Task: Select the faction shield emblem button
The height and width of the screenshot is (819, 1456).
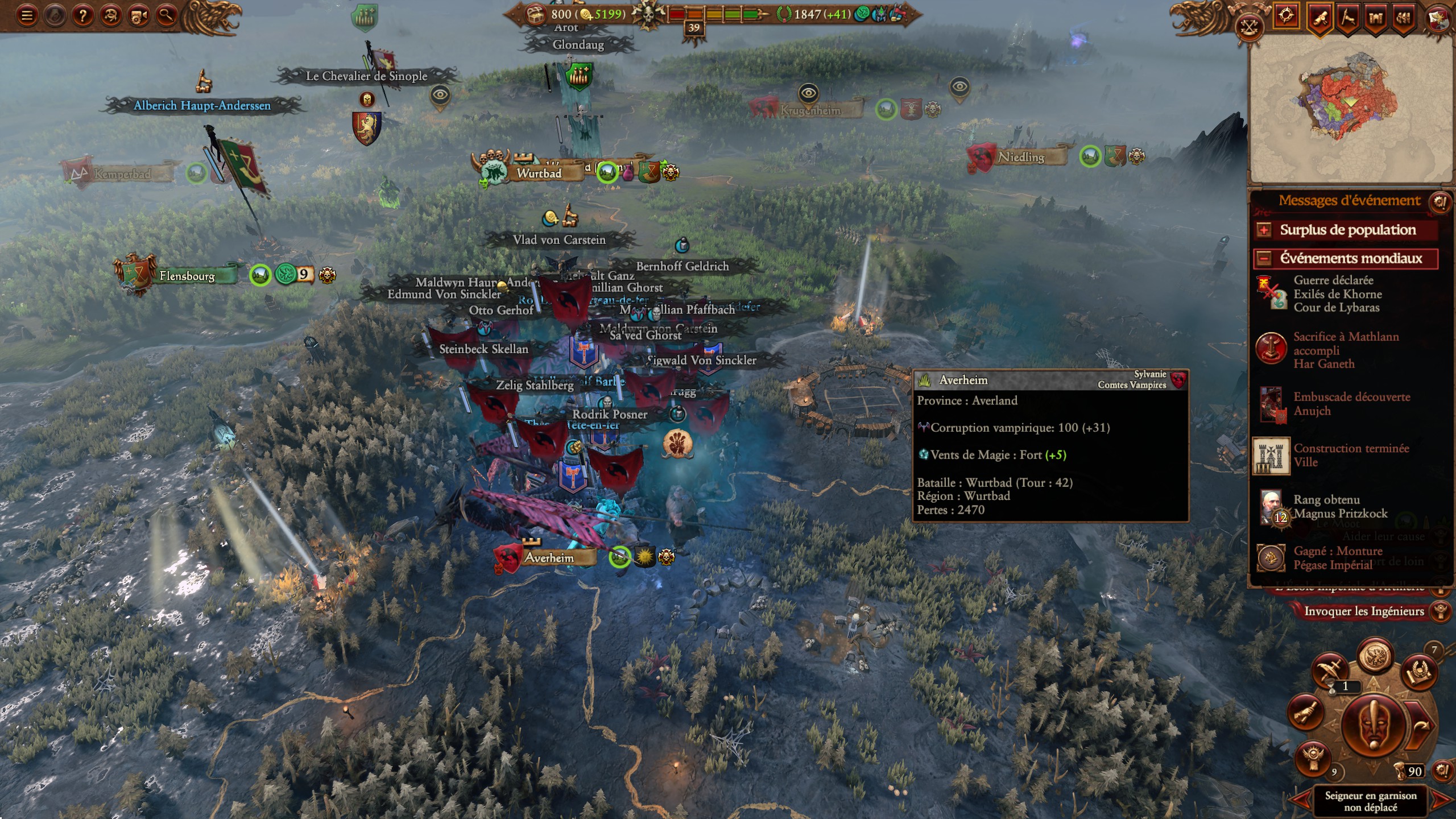Action: coord(1438,18)
